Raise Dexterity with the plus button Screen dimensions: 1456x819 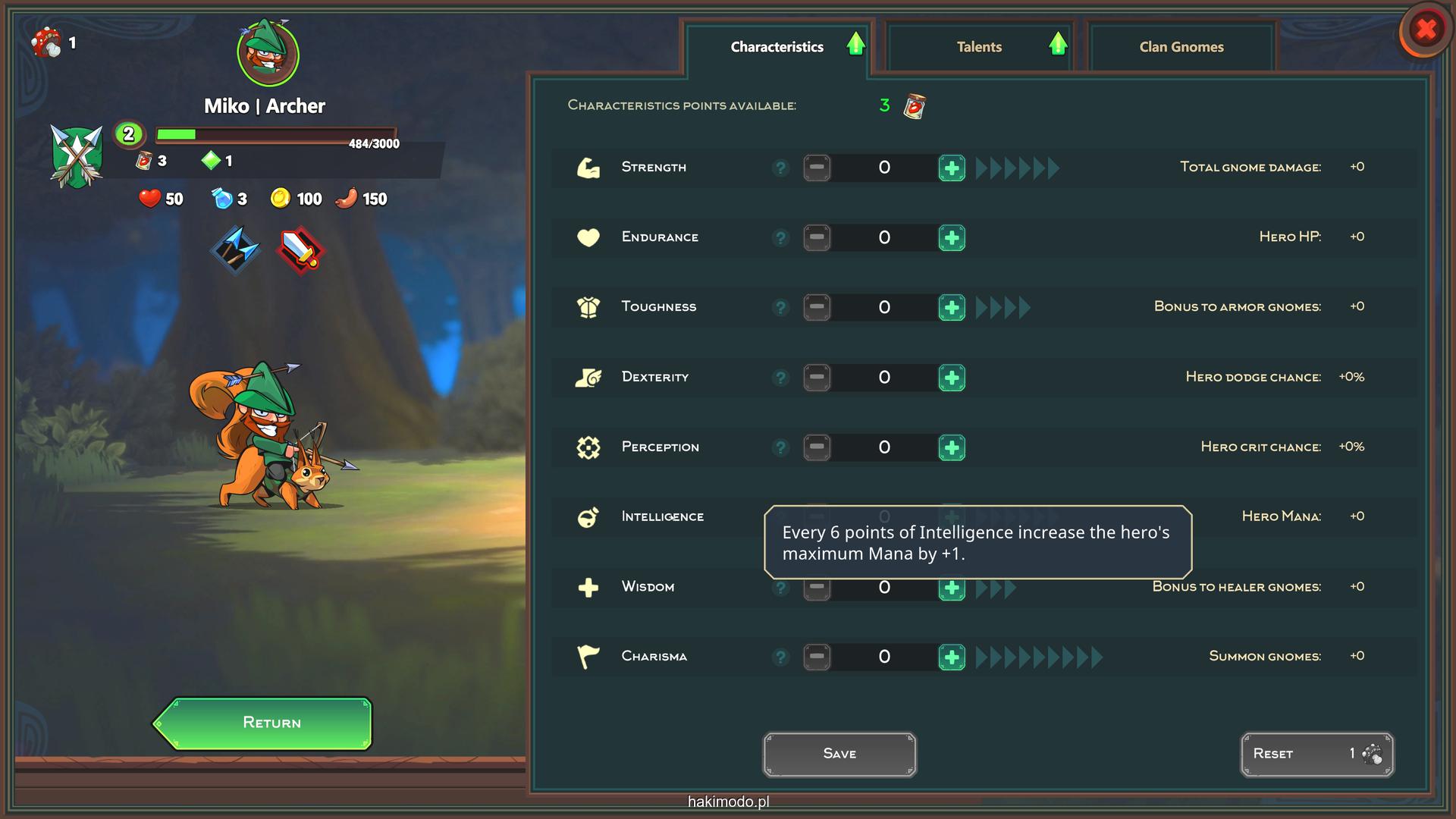952,378
